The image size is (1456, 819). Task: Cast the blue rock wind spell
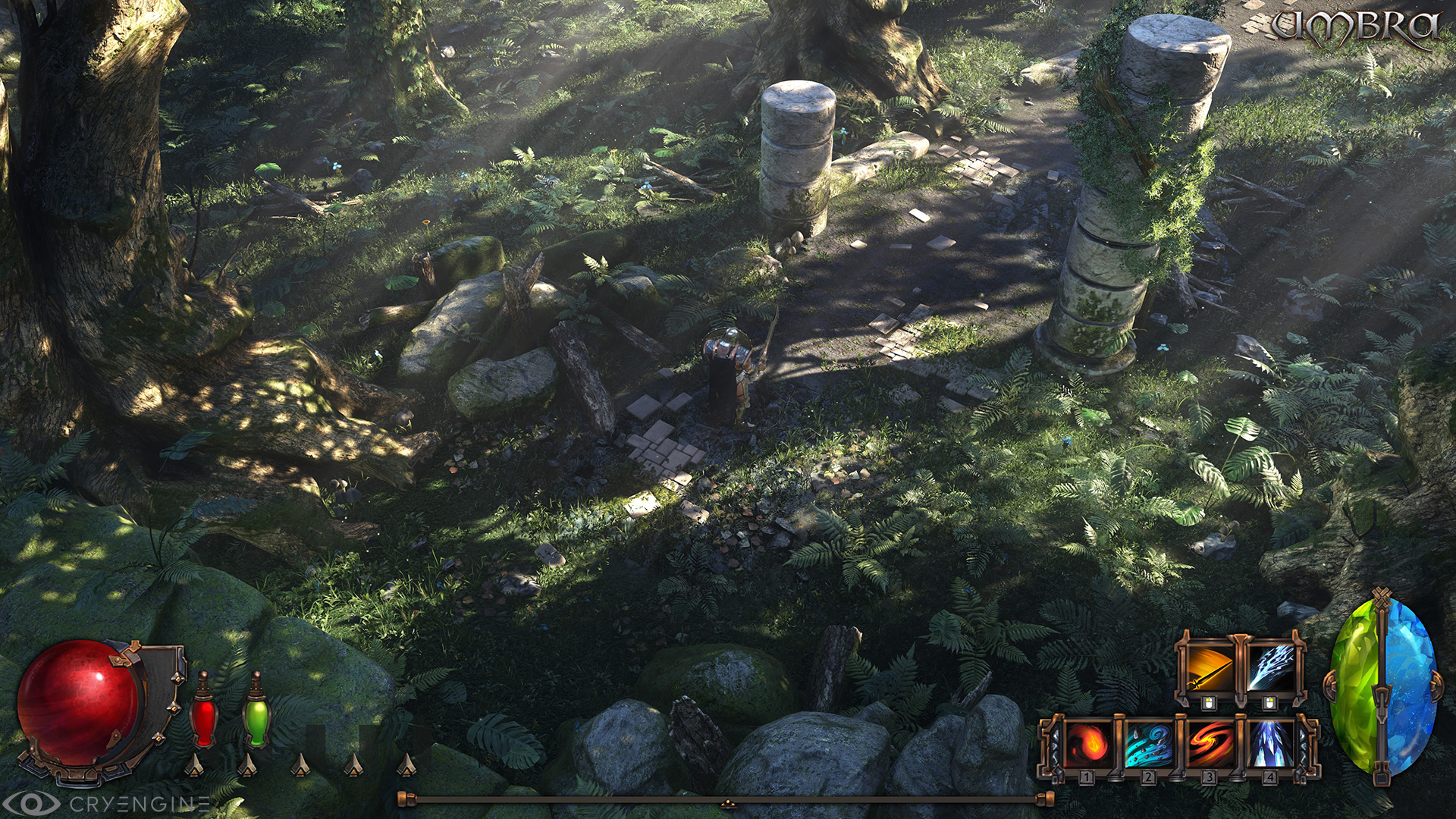click(x=1147, y=743)
